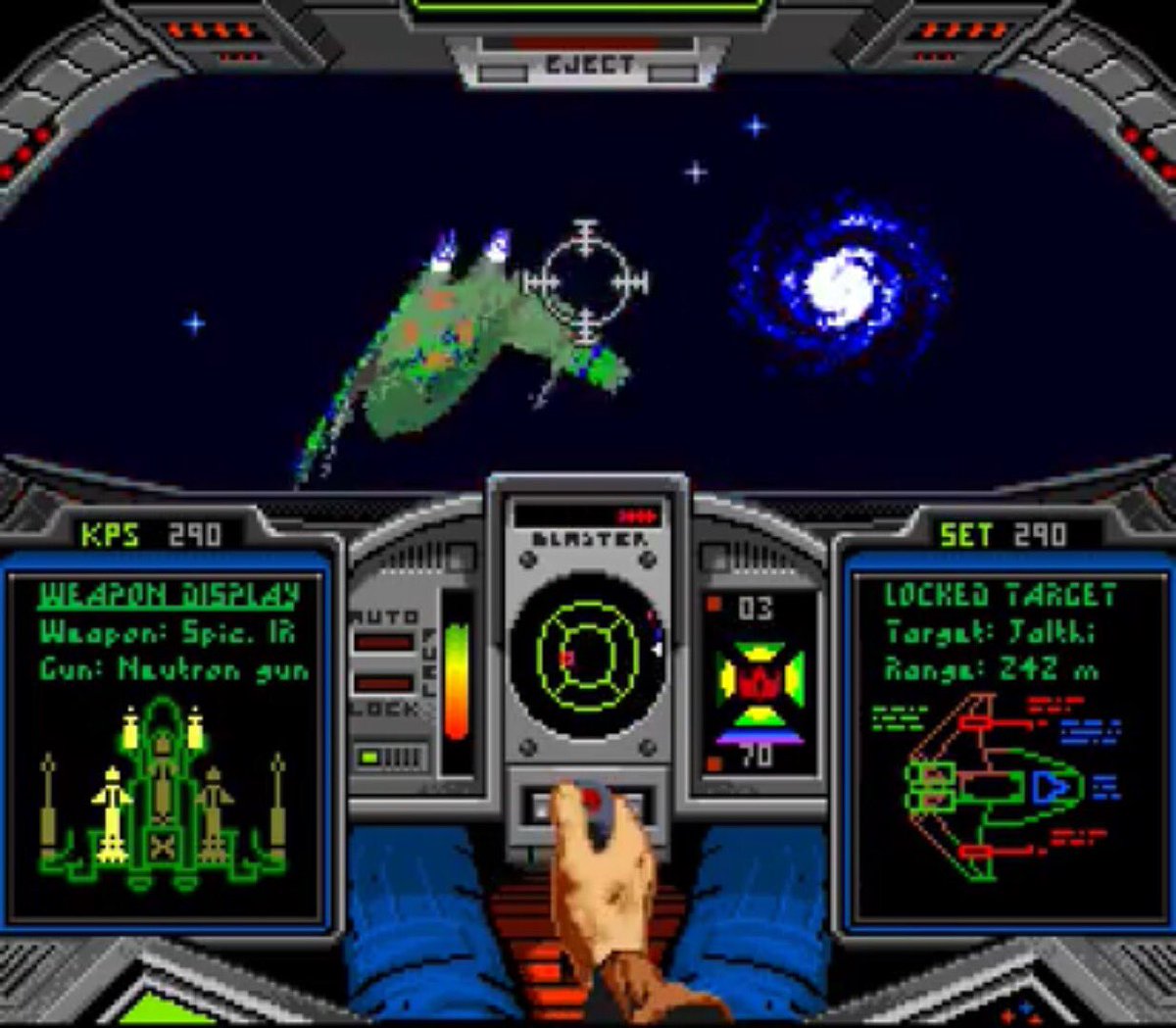Click the EJECT panel
Viewport: 1176px width, 1028px height.
pyautogui.click(x=589, y=65)
